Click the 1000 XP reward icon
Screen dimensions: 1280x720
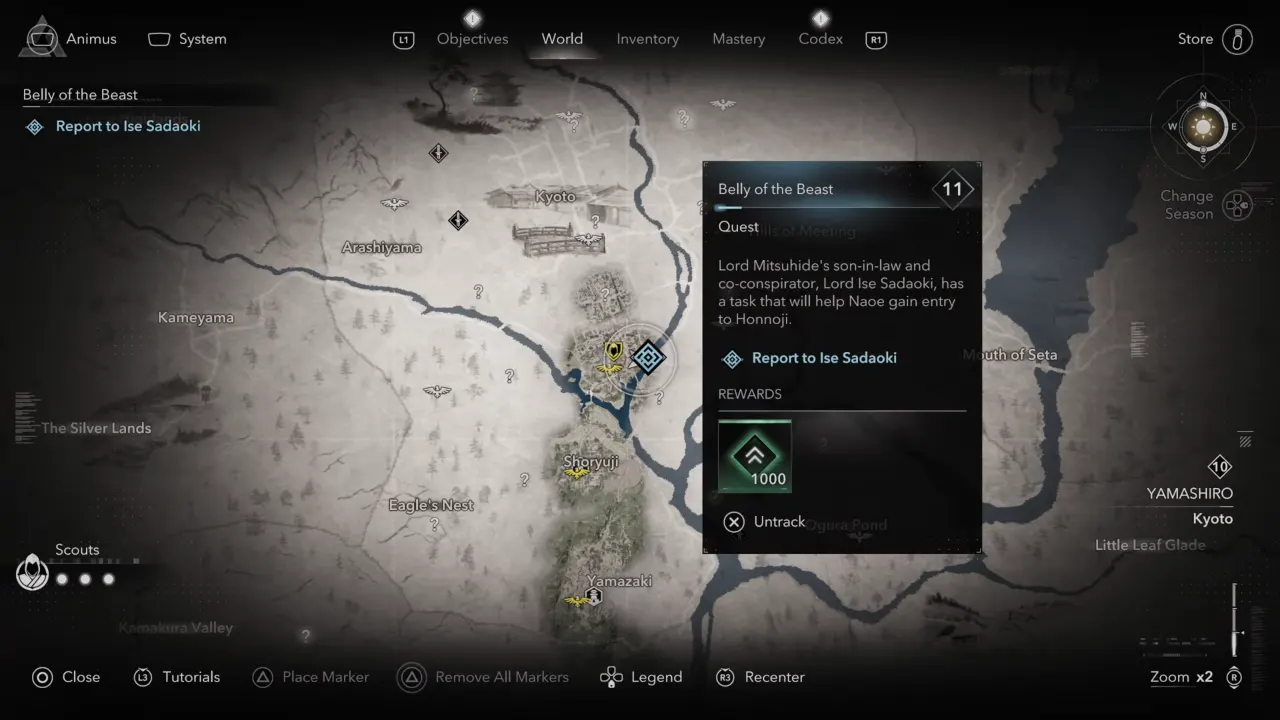point(754,456)
